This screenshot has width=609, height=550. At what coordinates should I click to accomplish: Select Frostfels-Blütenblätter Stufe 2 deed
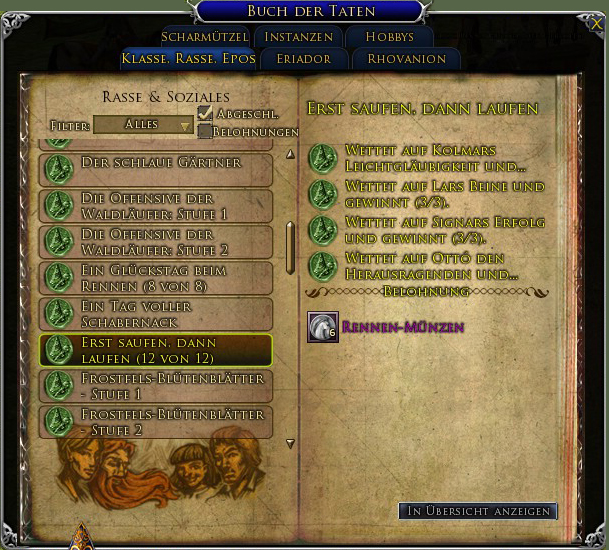coord(156,422)
